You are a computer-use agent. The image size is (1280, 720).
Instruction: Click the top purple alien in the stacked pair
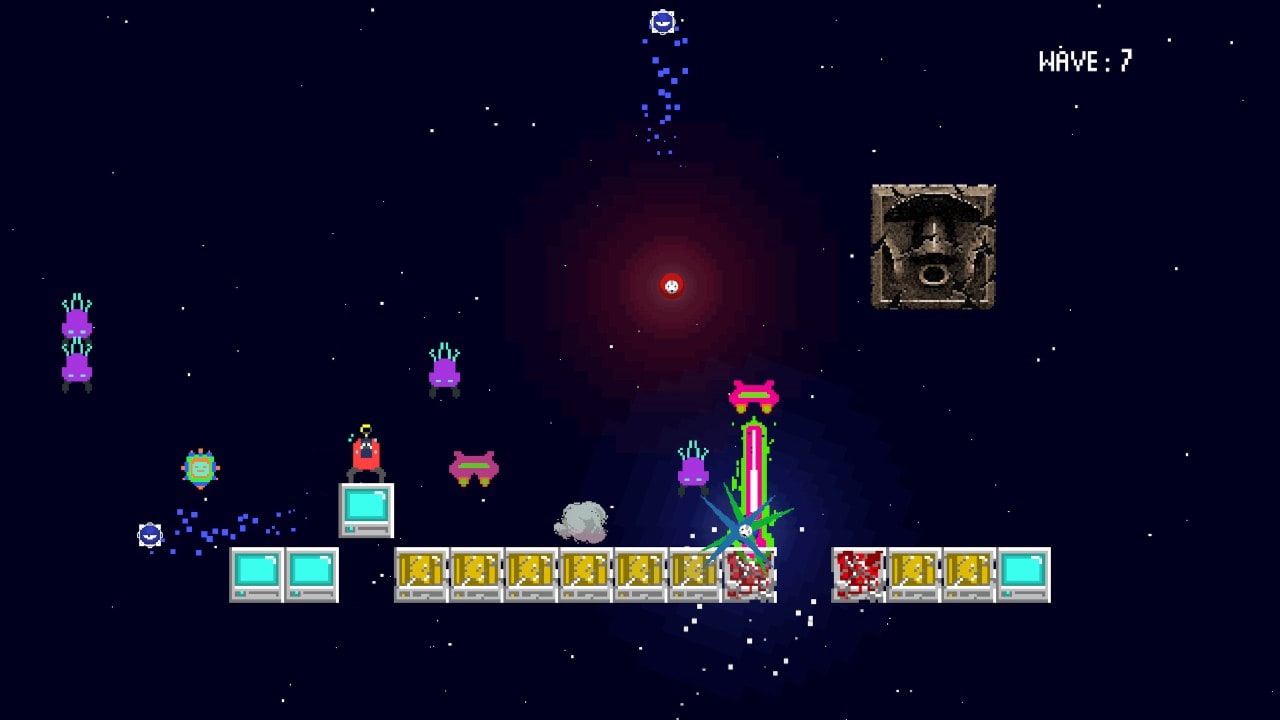[x=78, y=320]
